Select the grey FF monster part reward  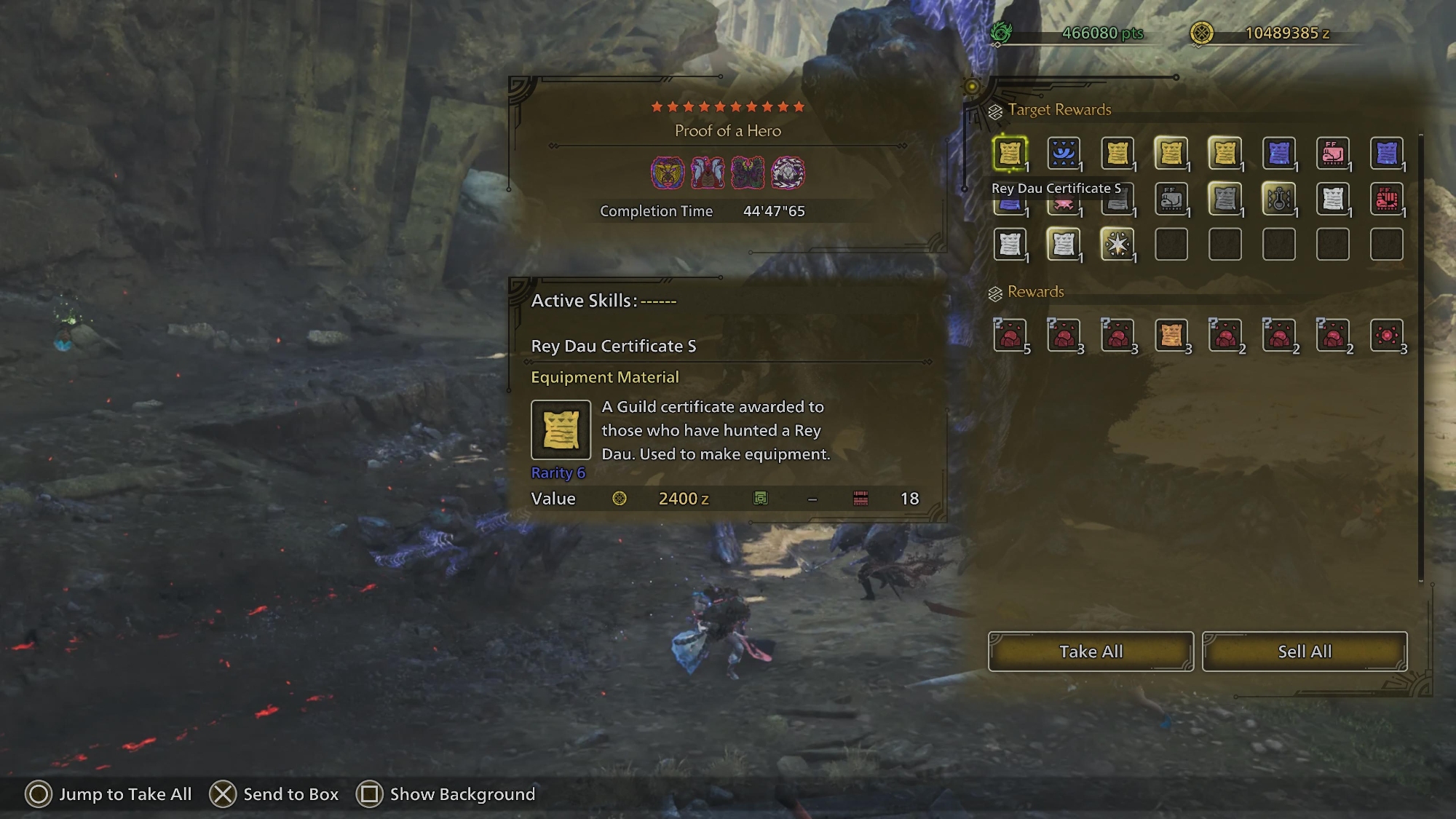tap(1171, 199)
